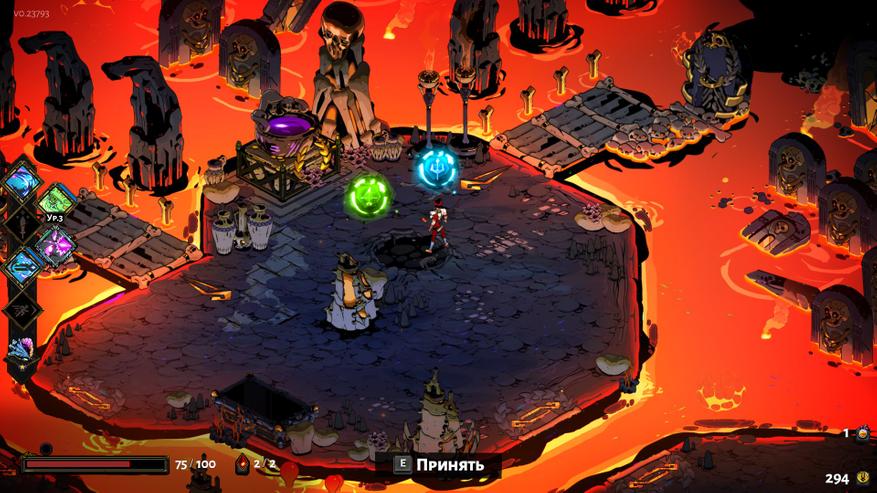Click the empty sword silhouette boon slot
The width and height of the screenshot is (877, 493).
click(22, 223)
